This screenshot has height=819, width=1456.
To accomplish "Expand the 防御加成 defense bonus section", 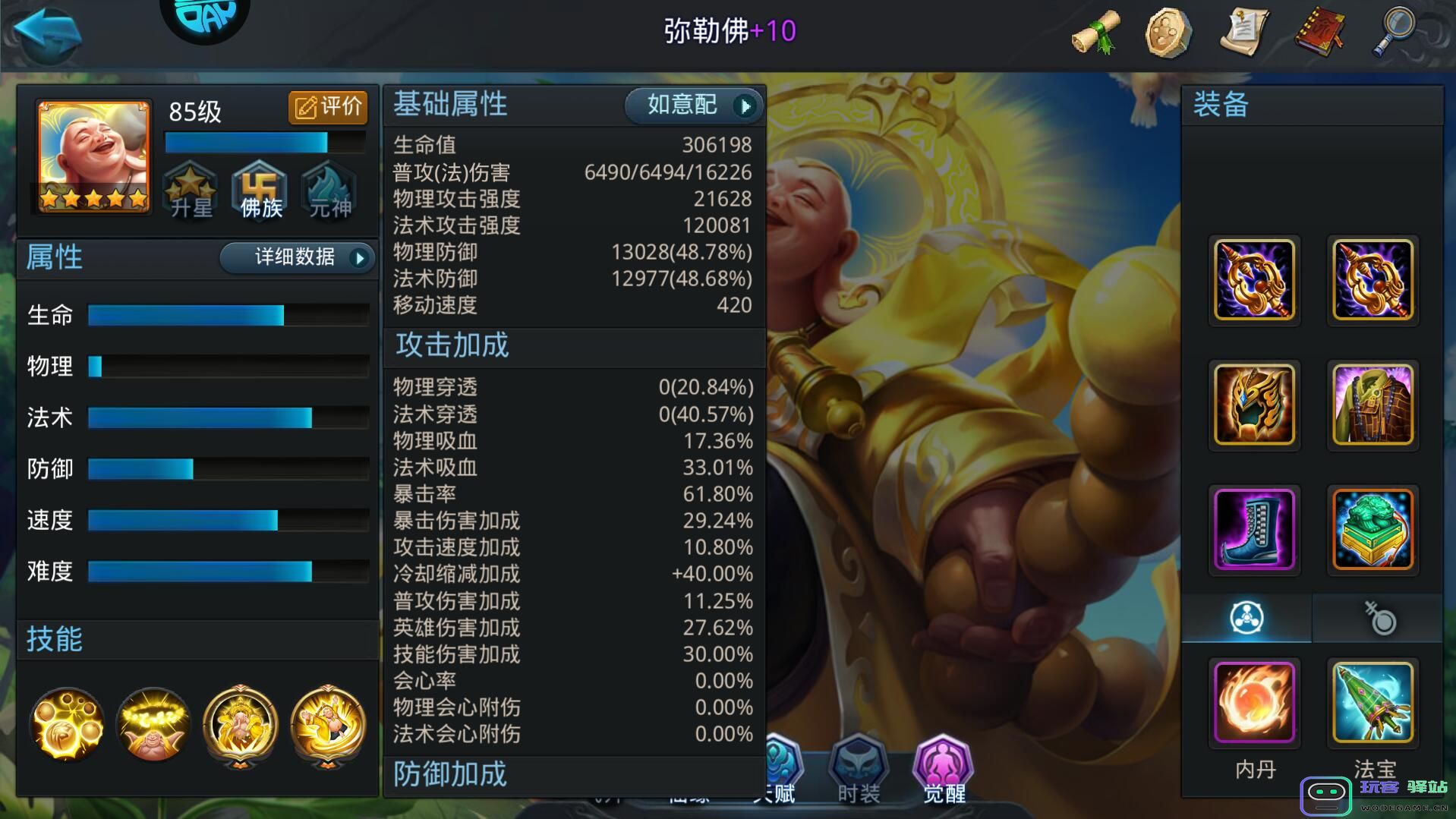I will (x=449, y=773).
